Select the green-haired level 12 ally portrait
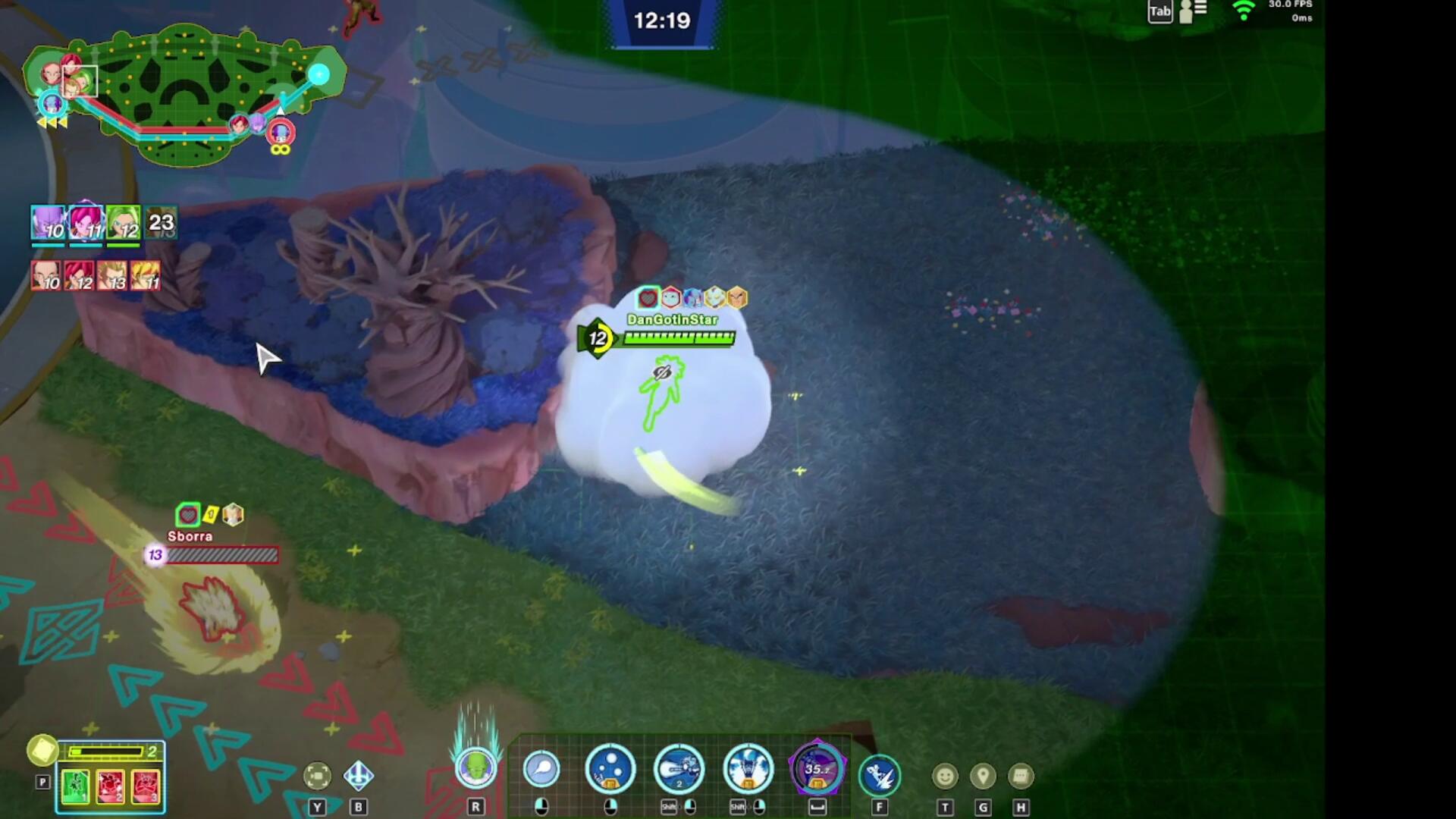Image resolution: width=1456 pixels, height=819 pixels. (123, 223)
